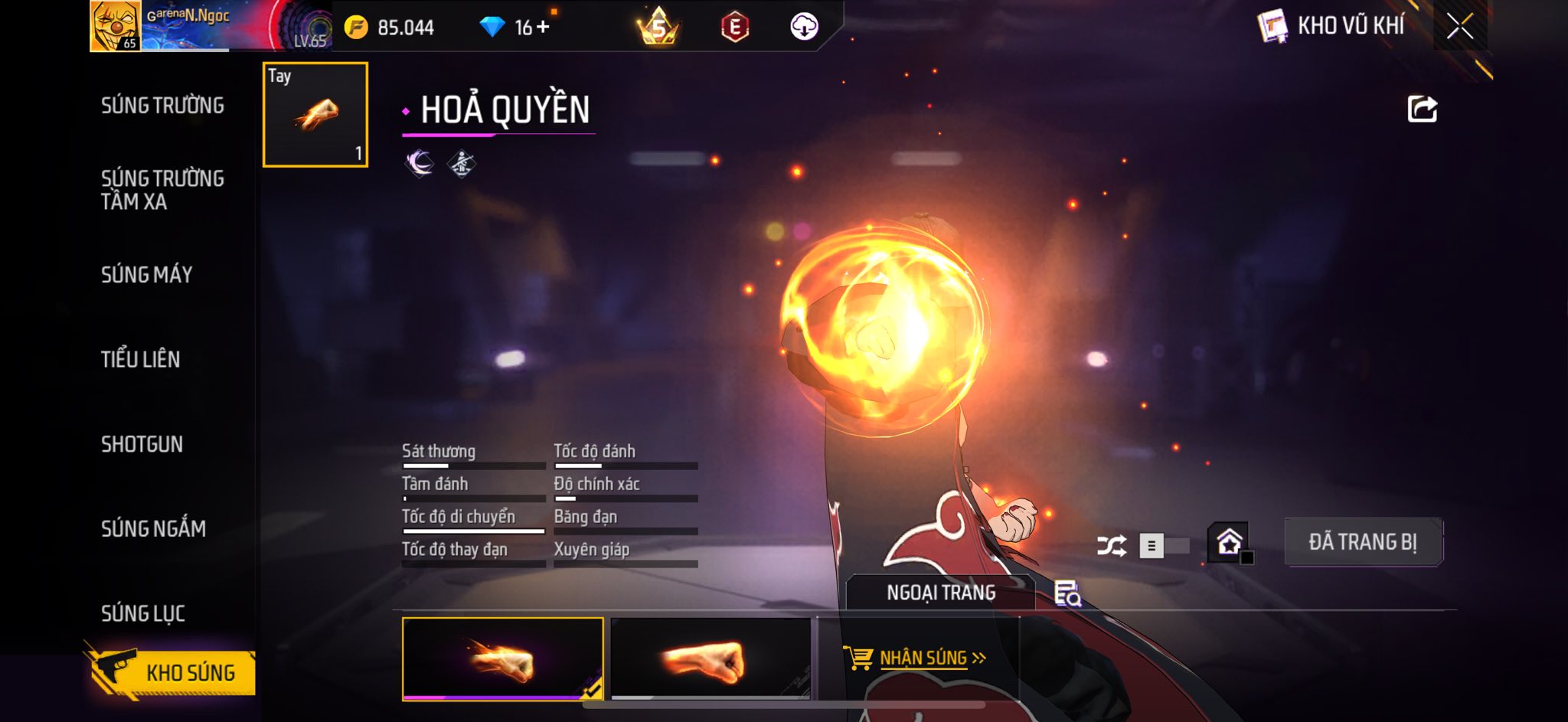This screenshot has height=722, width=1568.
Task: Choose the flaming fist skin thumbnail
Action: point(502,659)
